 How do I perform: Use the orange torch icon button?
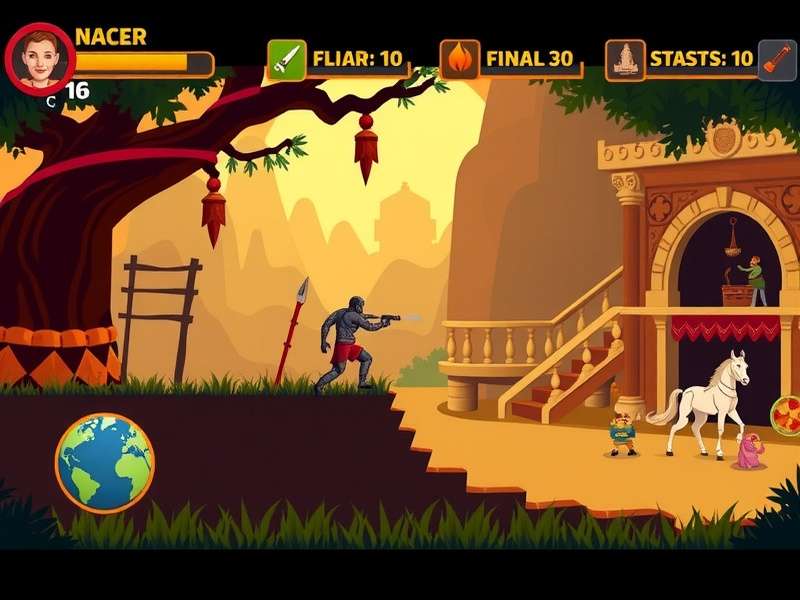(777, 59)
